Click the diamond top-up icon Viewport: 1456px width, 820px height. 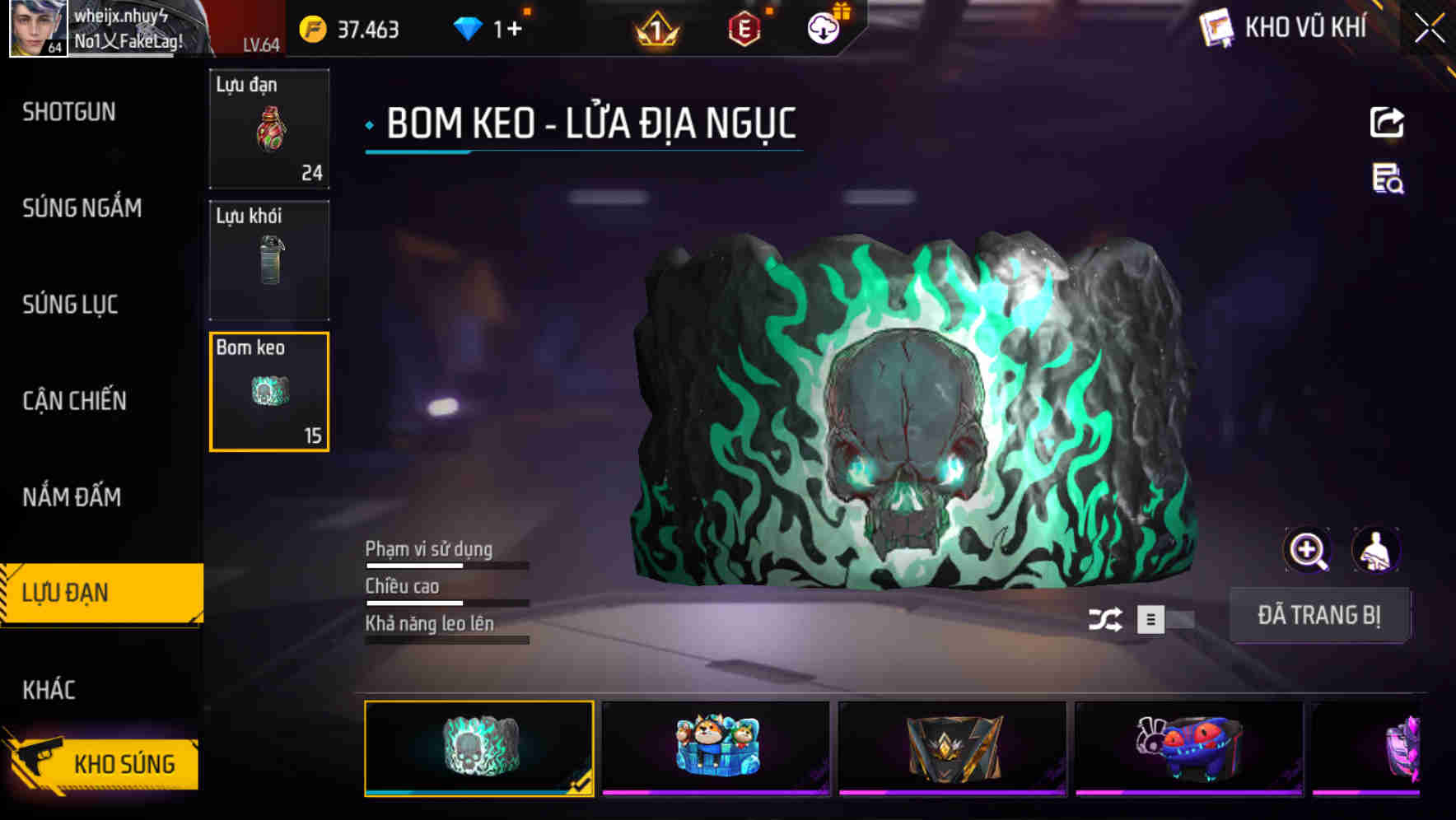point(469,28)
